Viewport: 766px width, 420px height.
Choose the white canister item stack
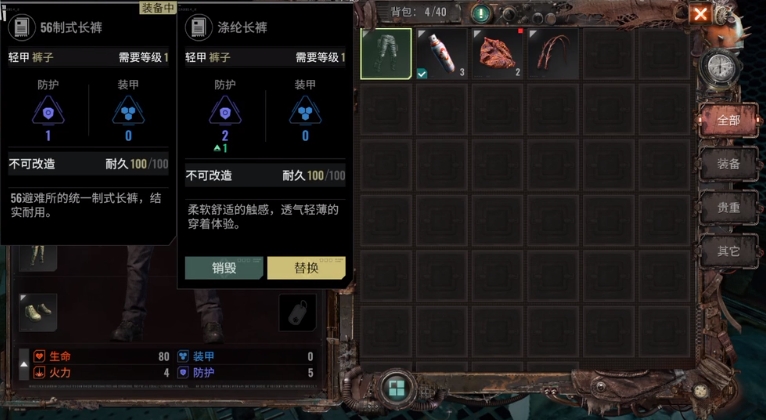442,53
